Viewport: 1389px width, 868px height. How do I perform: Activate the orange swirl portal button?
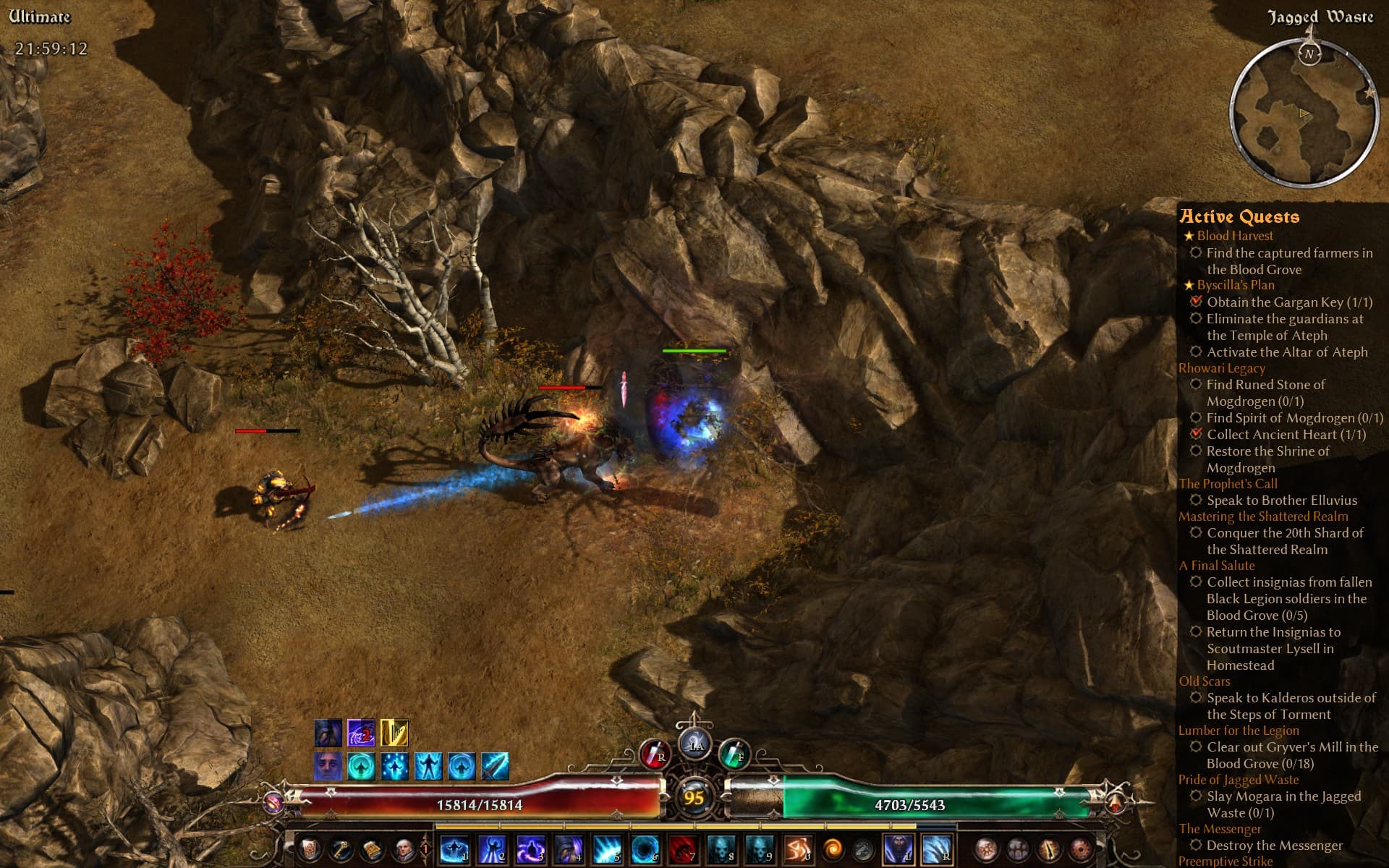pos(833,849)
